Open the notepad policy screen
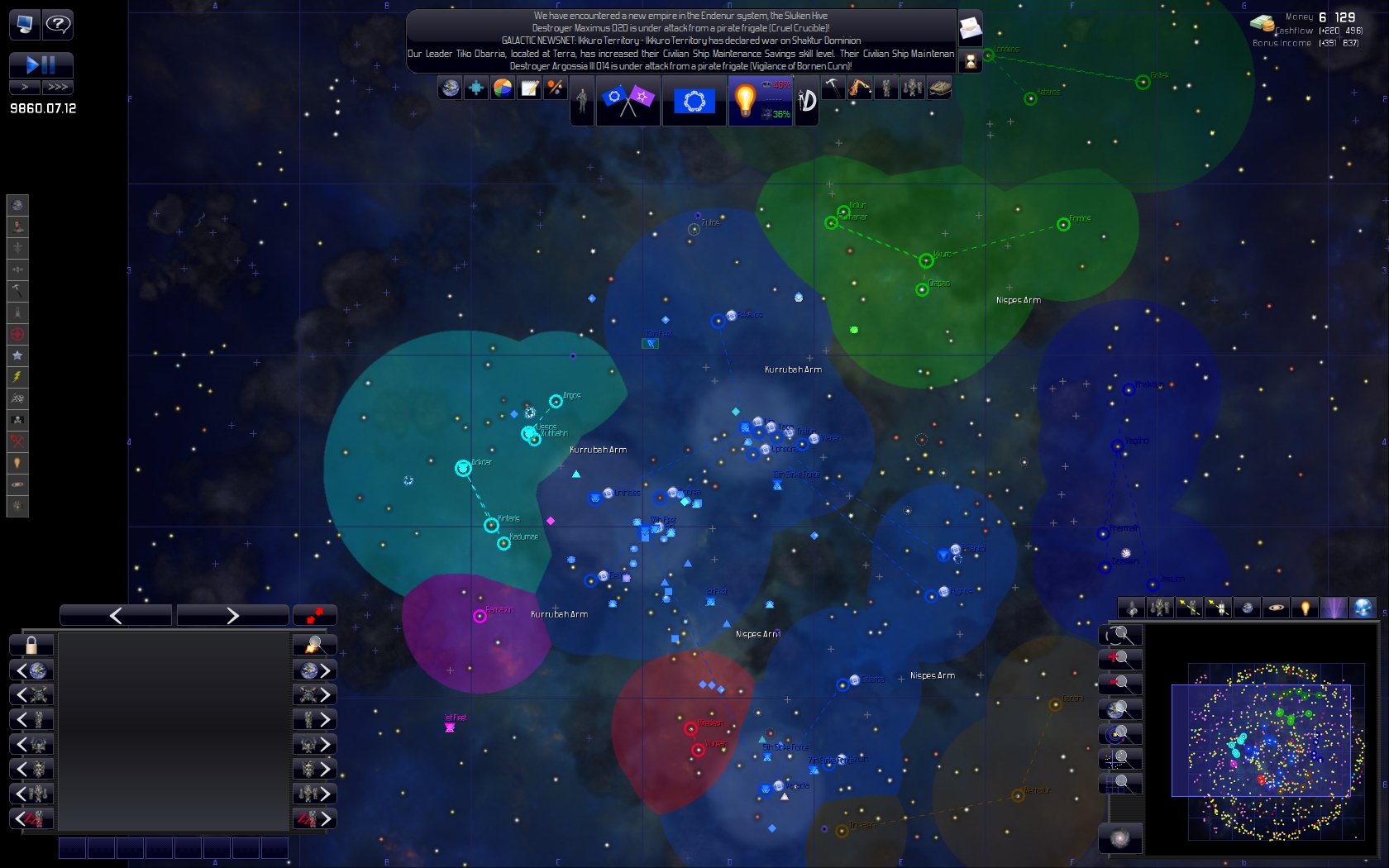This screenshot has width=1389, height=868. point(529,88)
